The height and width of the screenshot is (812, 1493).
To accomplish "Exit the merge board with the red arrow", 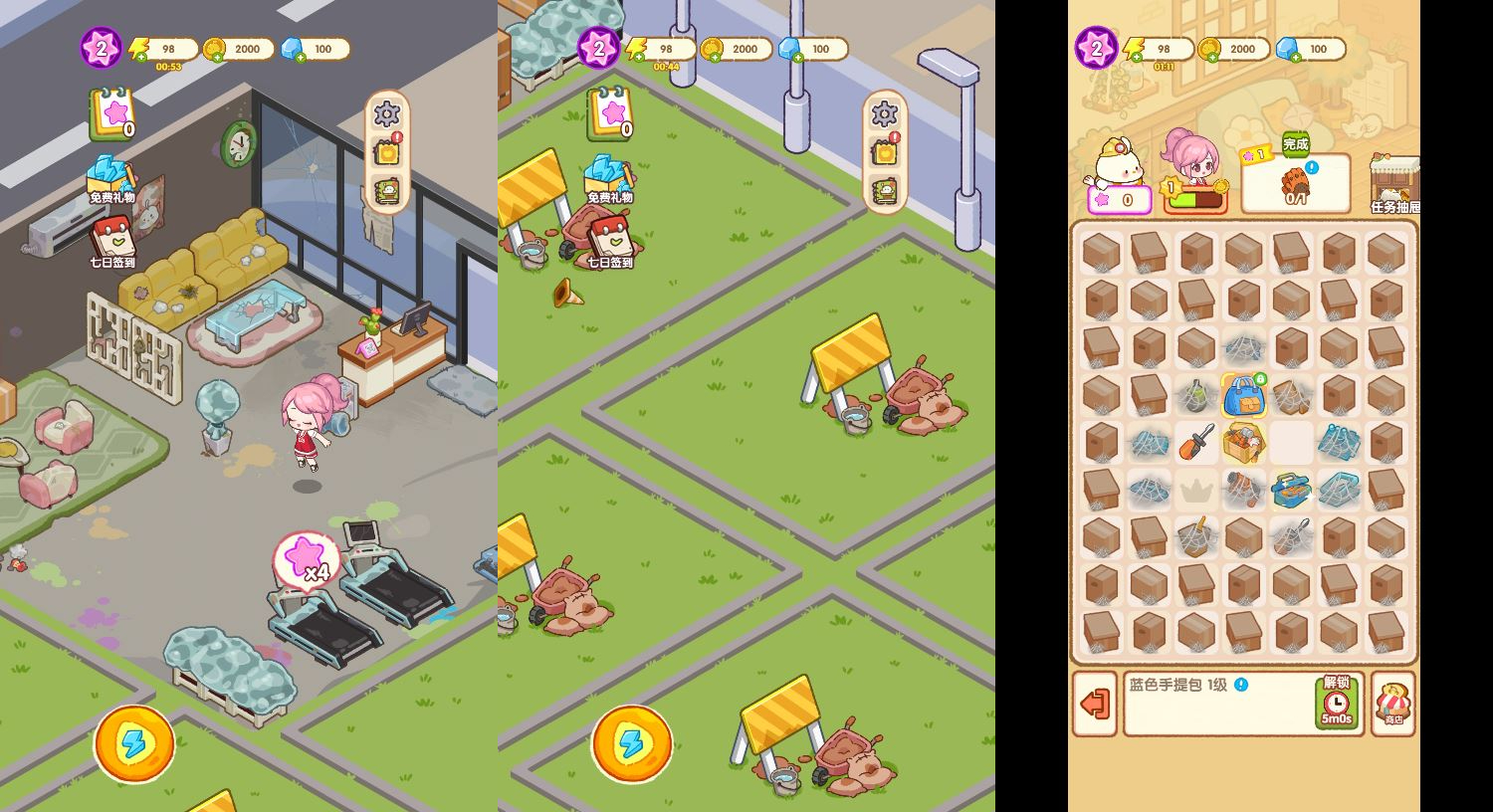I will (1095, 704).
